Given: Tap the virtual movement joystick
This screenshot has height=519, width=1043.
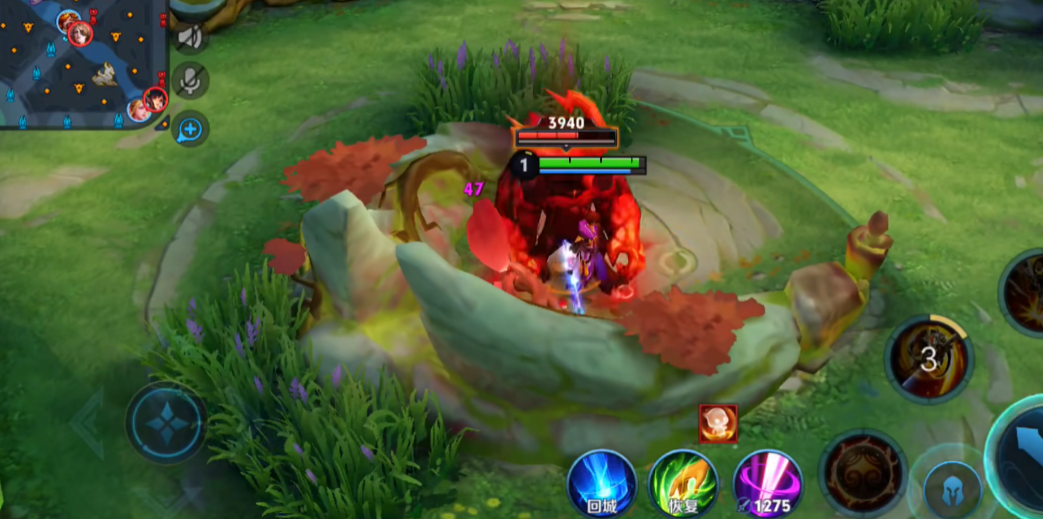Looking at the screenshot, I should pos(166,422).
